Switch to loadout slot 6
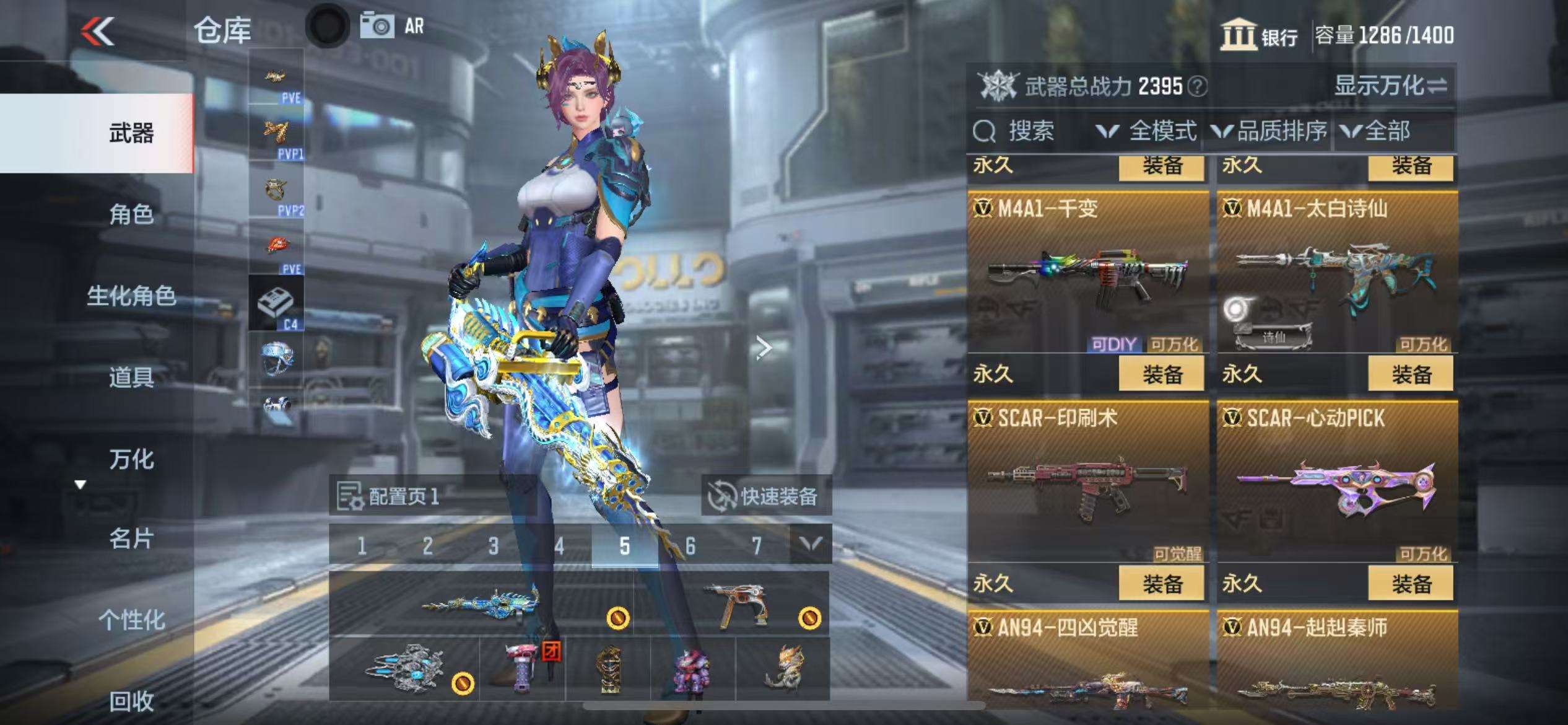Image resolution: width=1568 pixels, height=725 pixels. (x=690, y=546)
